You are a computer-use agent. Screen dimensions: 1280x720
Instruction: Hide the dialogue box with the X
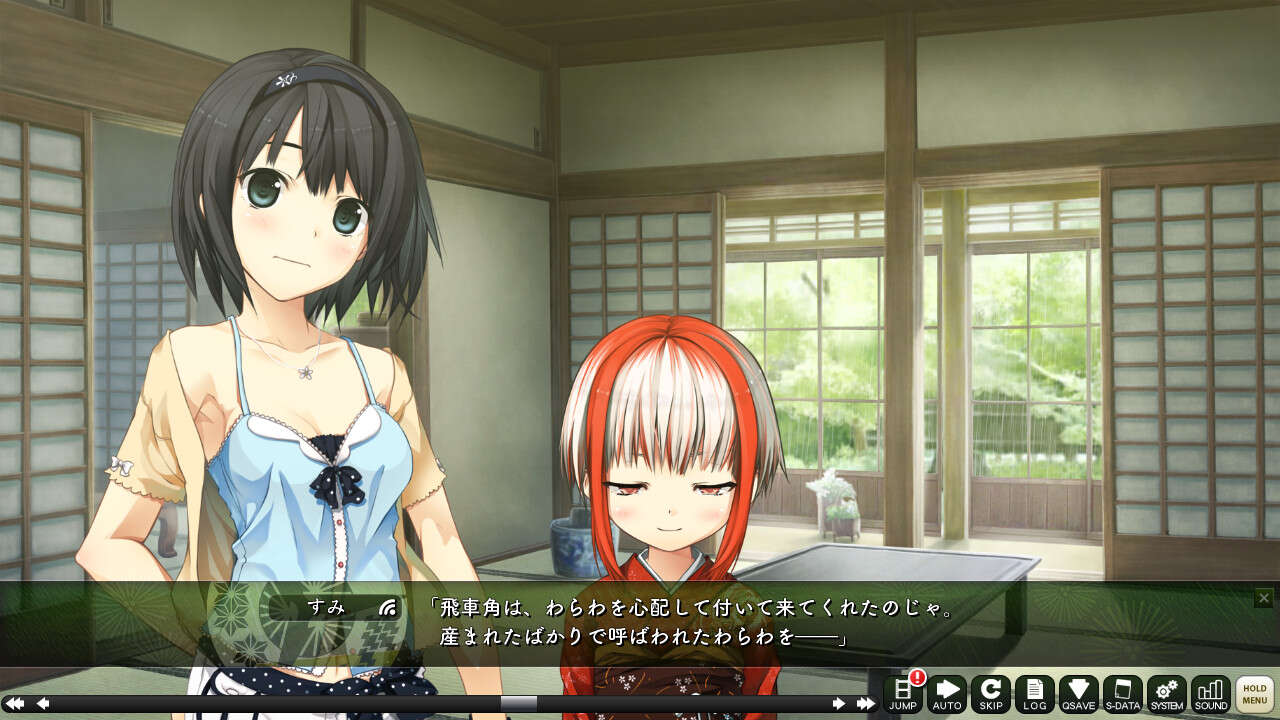pos(1264,598)
